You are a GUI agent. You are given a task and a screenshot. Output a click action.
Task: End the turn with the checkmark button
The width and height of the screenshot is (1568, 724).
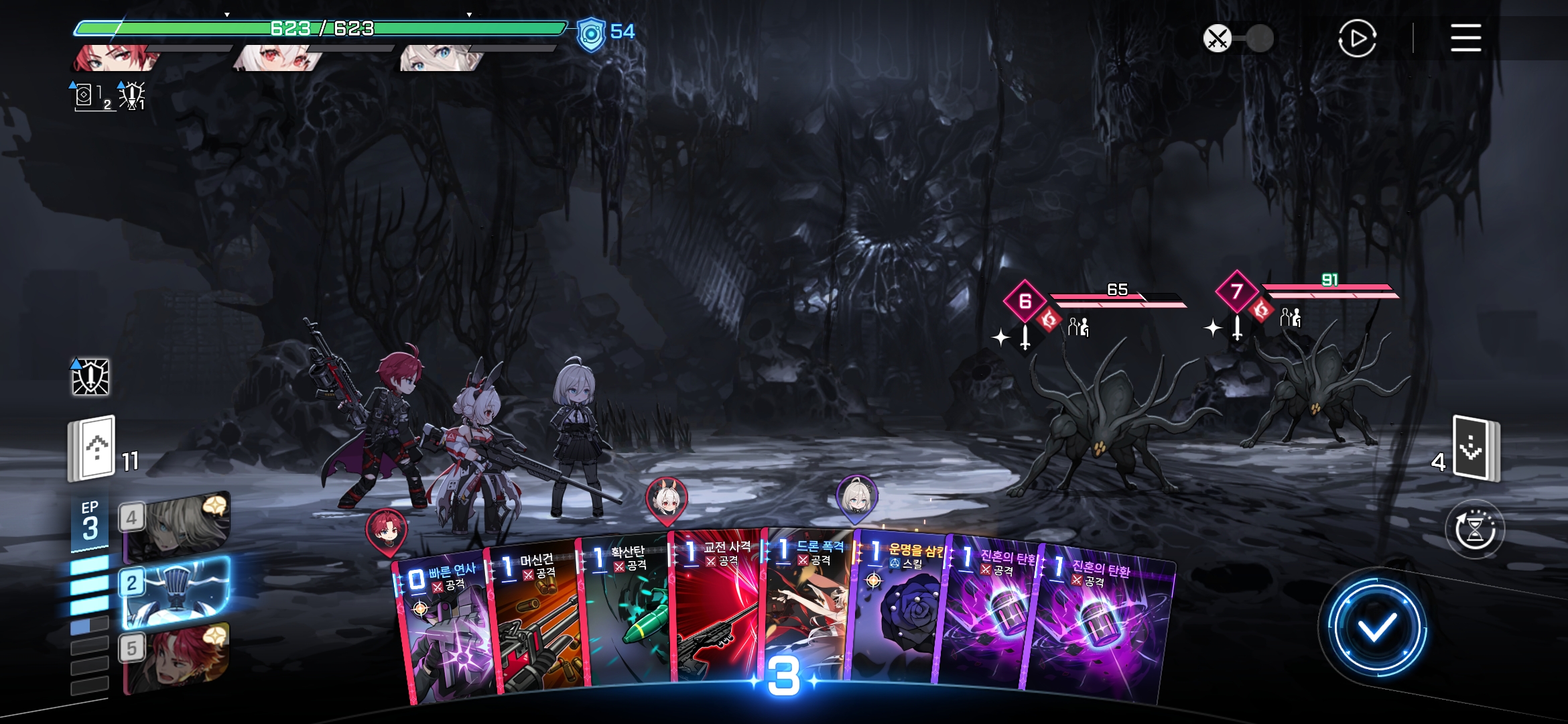[1376, 628]
